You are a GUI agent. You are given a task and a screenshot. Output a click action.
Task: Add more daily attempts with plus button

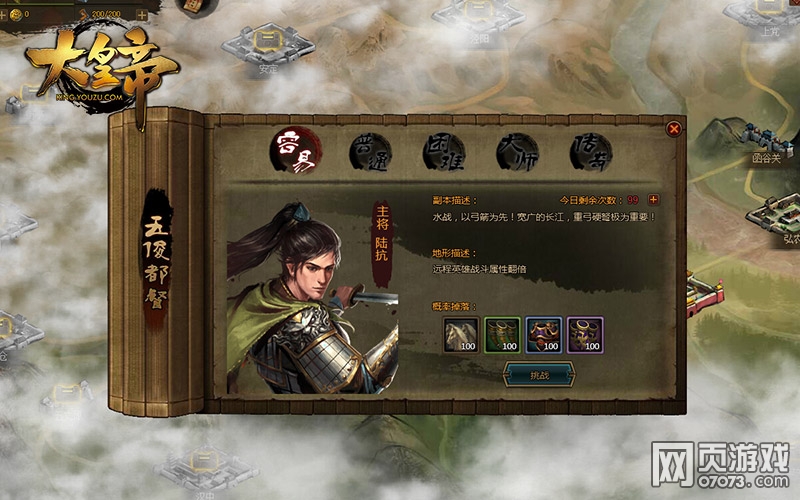654,199
